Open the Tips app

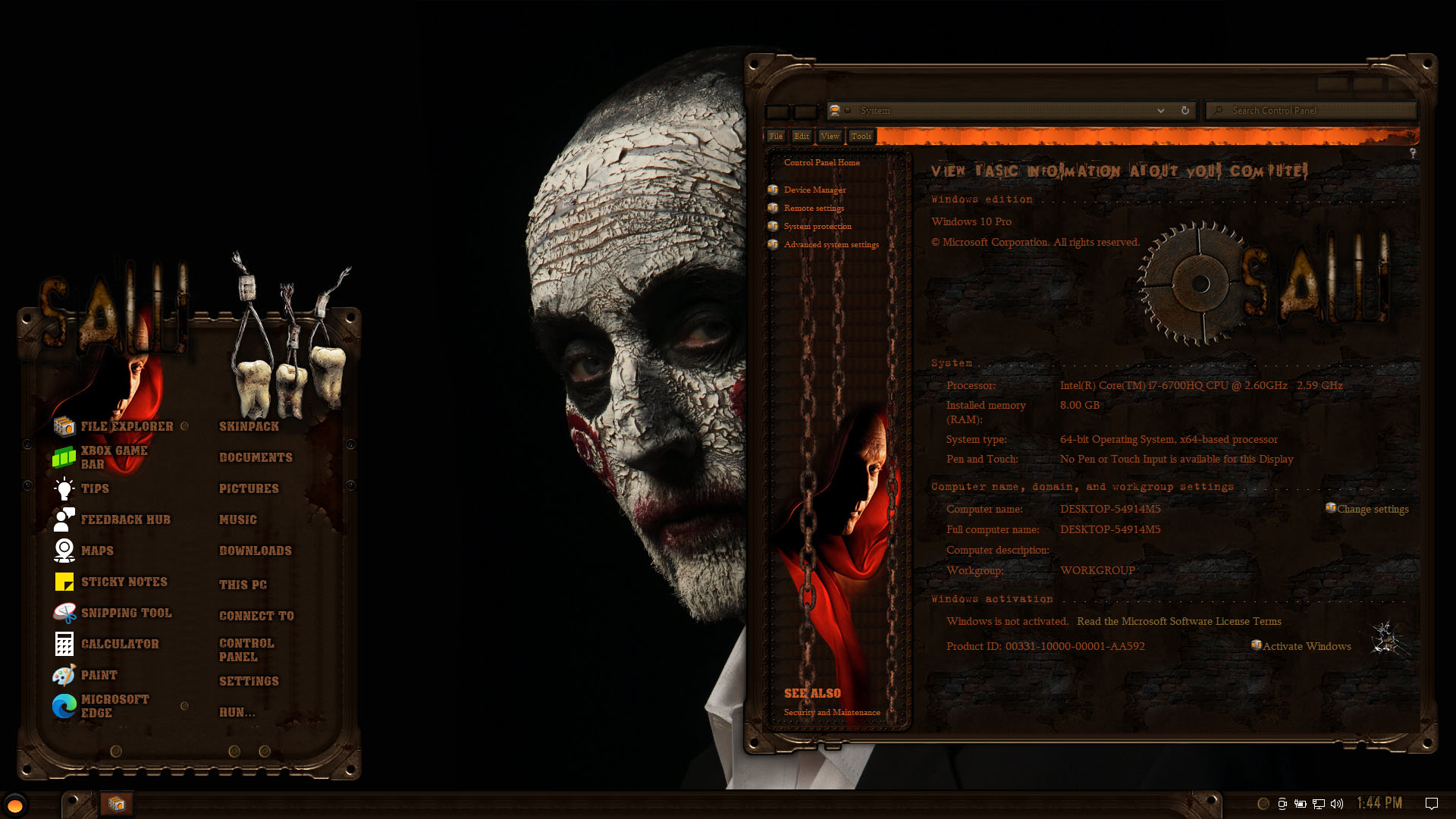tap(95, 488)
